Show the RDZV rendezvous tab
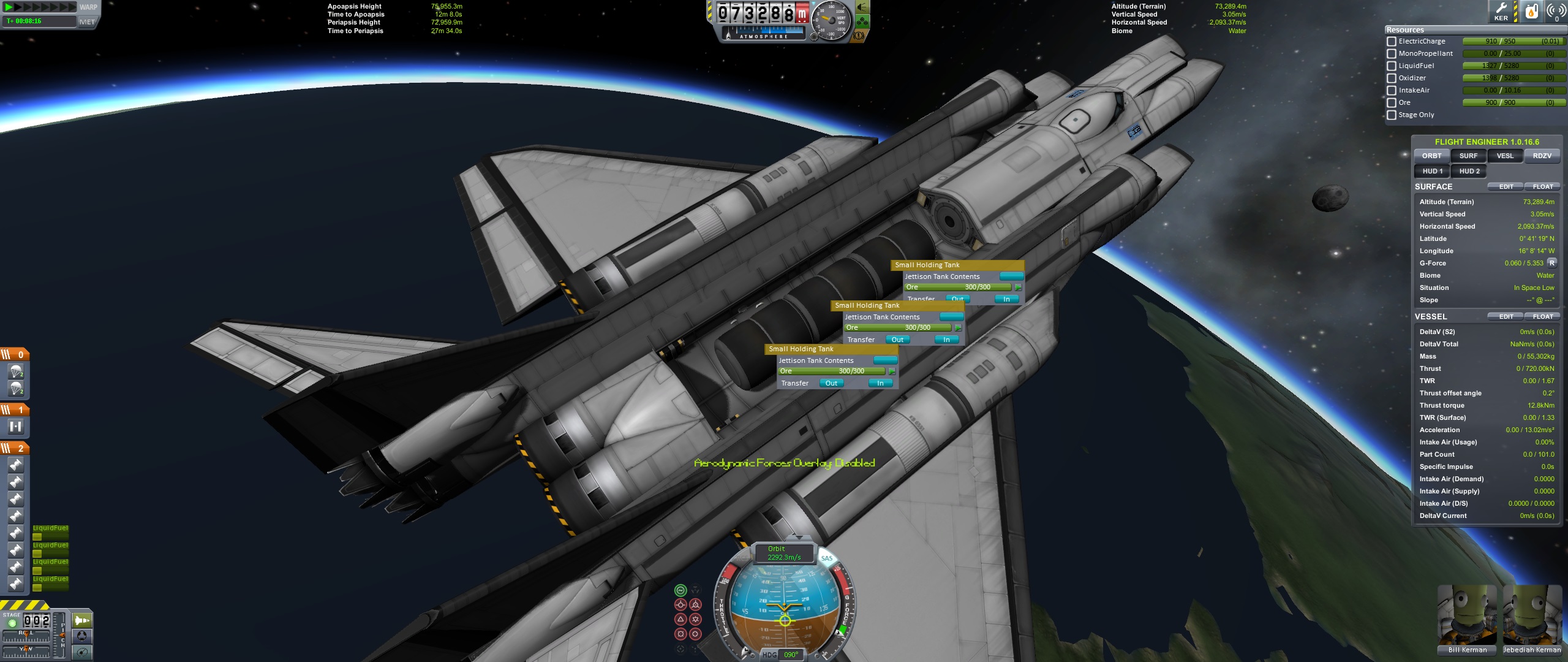Viewport: 1568px width, 662px height. tap(1542, 156)
